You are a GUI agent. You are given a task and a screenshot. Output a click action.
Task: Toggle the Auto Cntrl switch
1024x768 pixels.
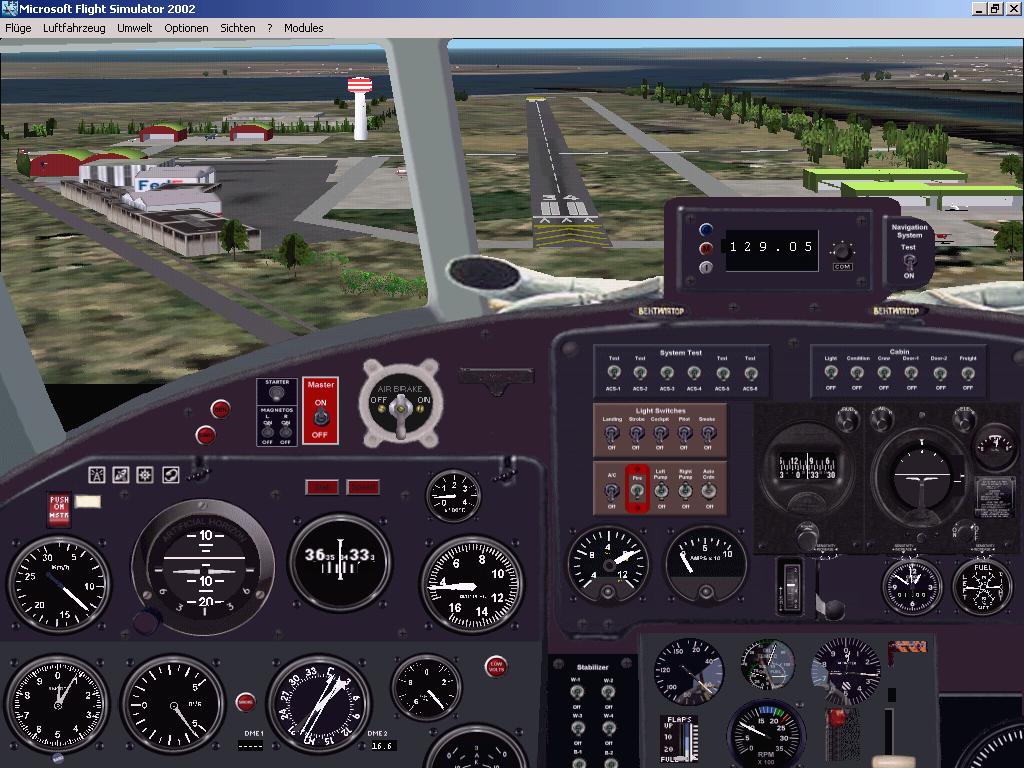pyautogui.click(x=709, y=491)
